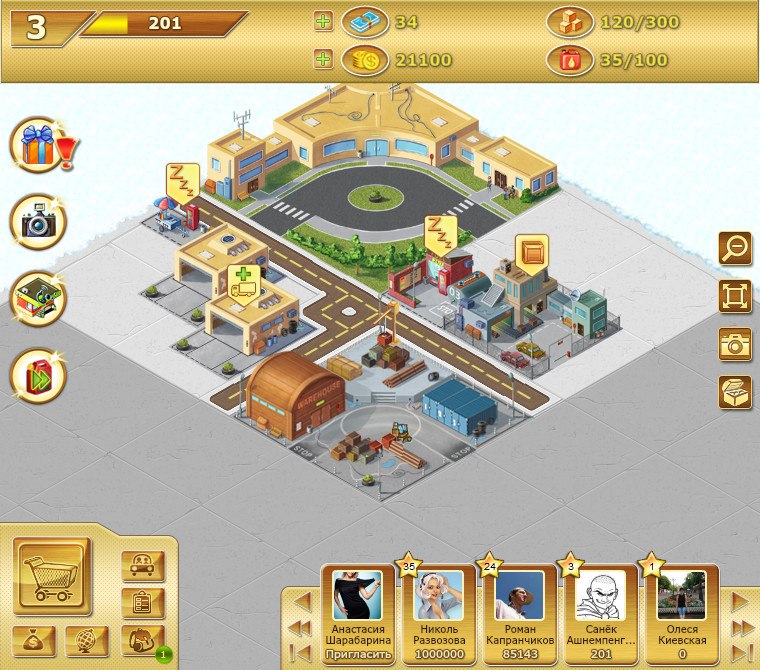
Task: Open the box storage button
Action: (735, 392)
